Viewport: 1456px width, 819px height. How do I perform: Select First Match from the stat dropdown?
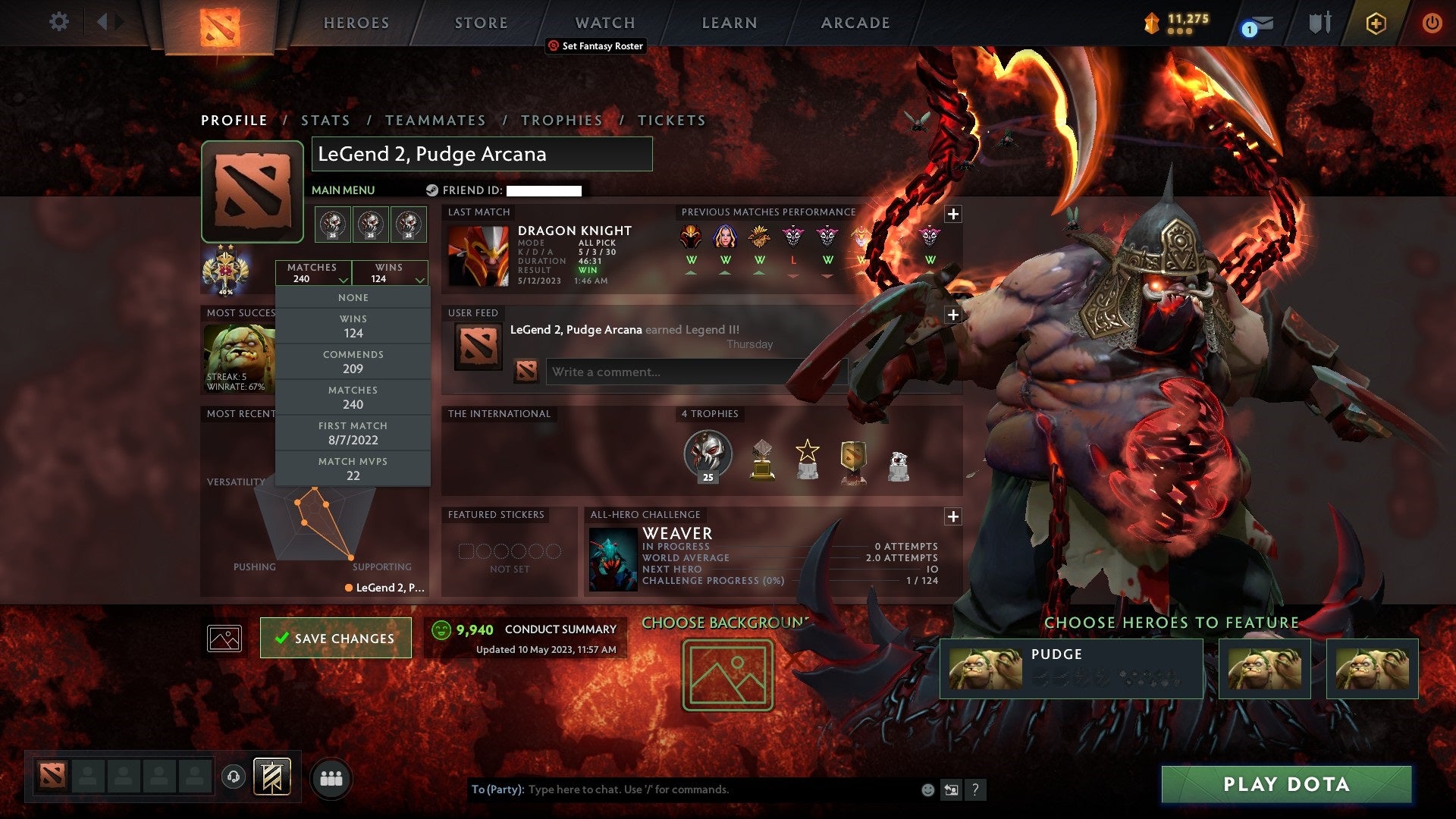pos(353,433)
